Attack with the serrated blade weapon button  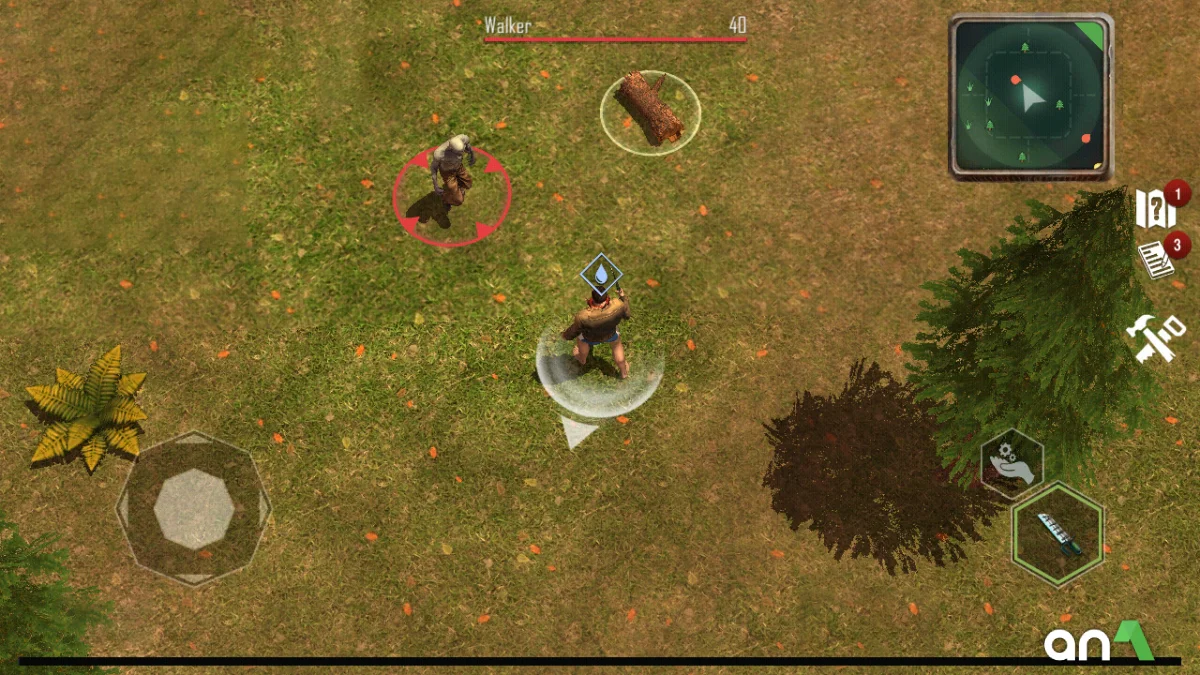click(1057, 533)
